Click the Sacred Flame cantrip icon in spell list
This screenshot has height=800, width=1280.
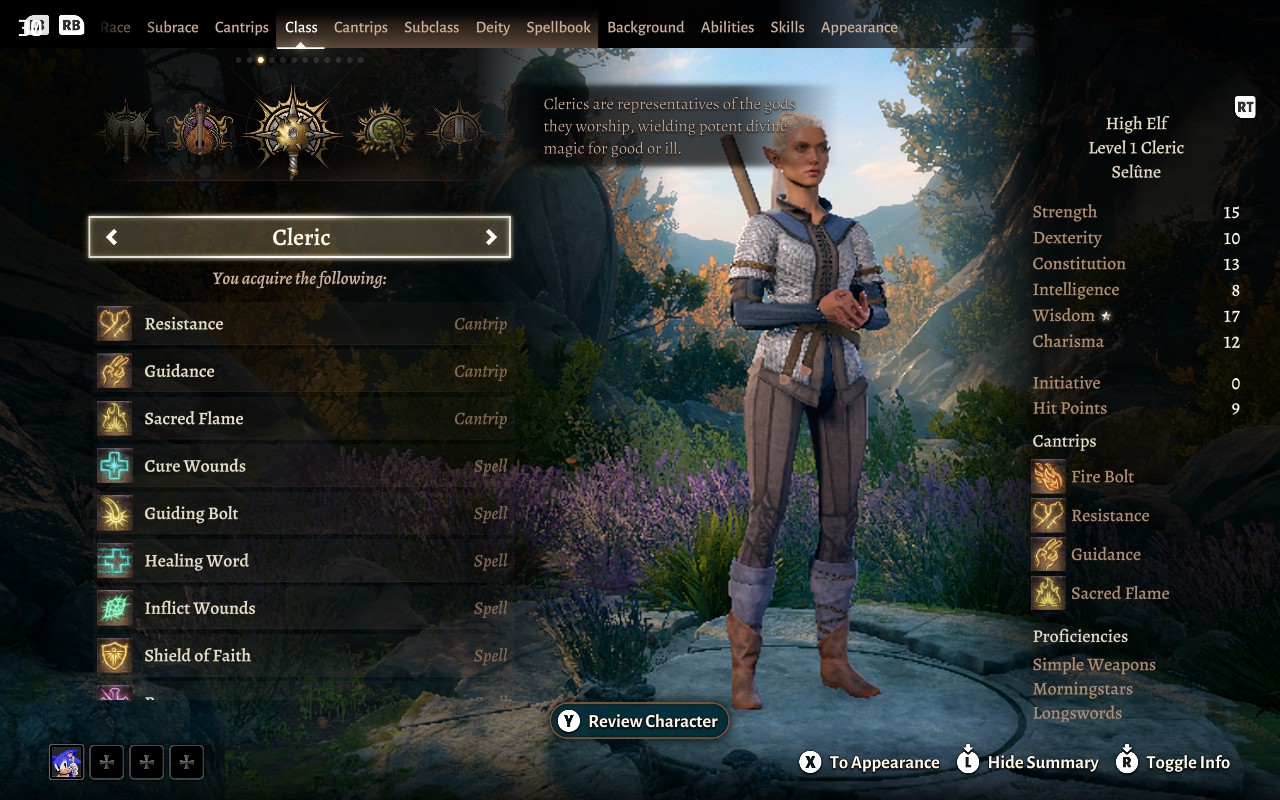(x=115, y=418)
